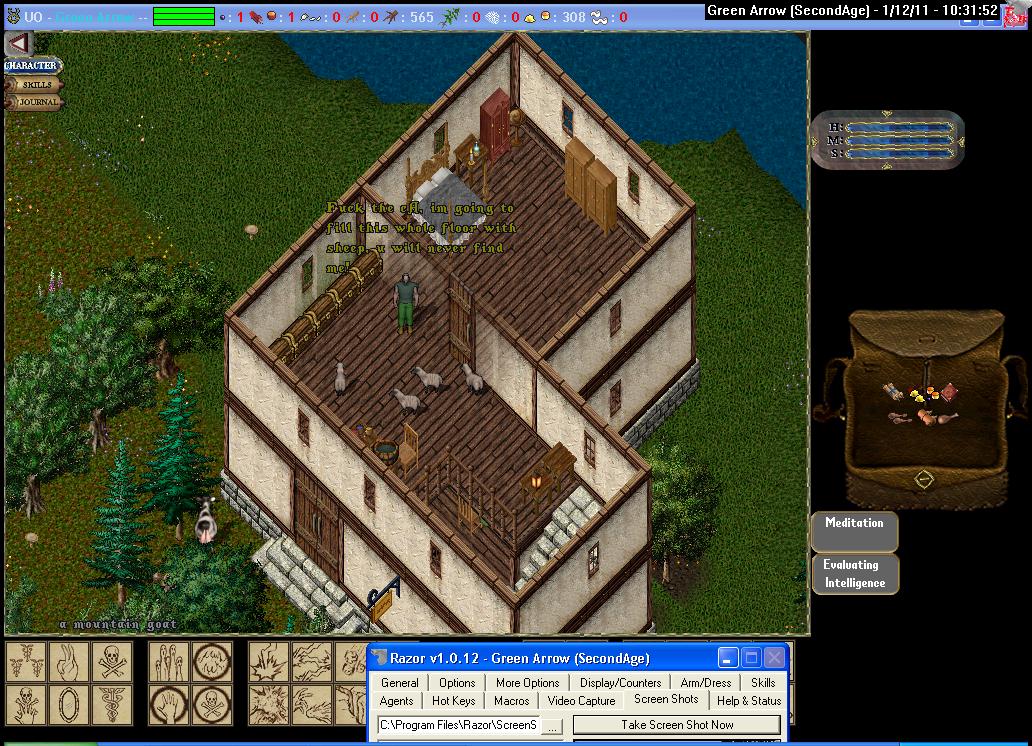Select the red spellbook in the backpack

(x=948, y=391)
